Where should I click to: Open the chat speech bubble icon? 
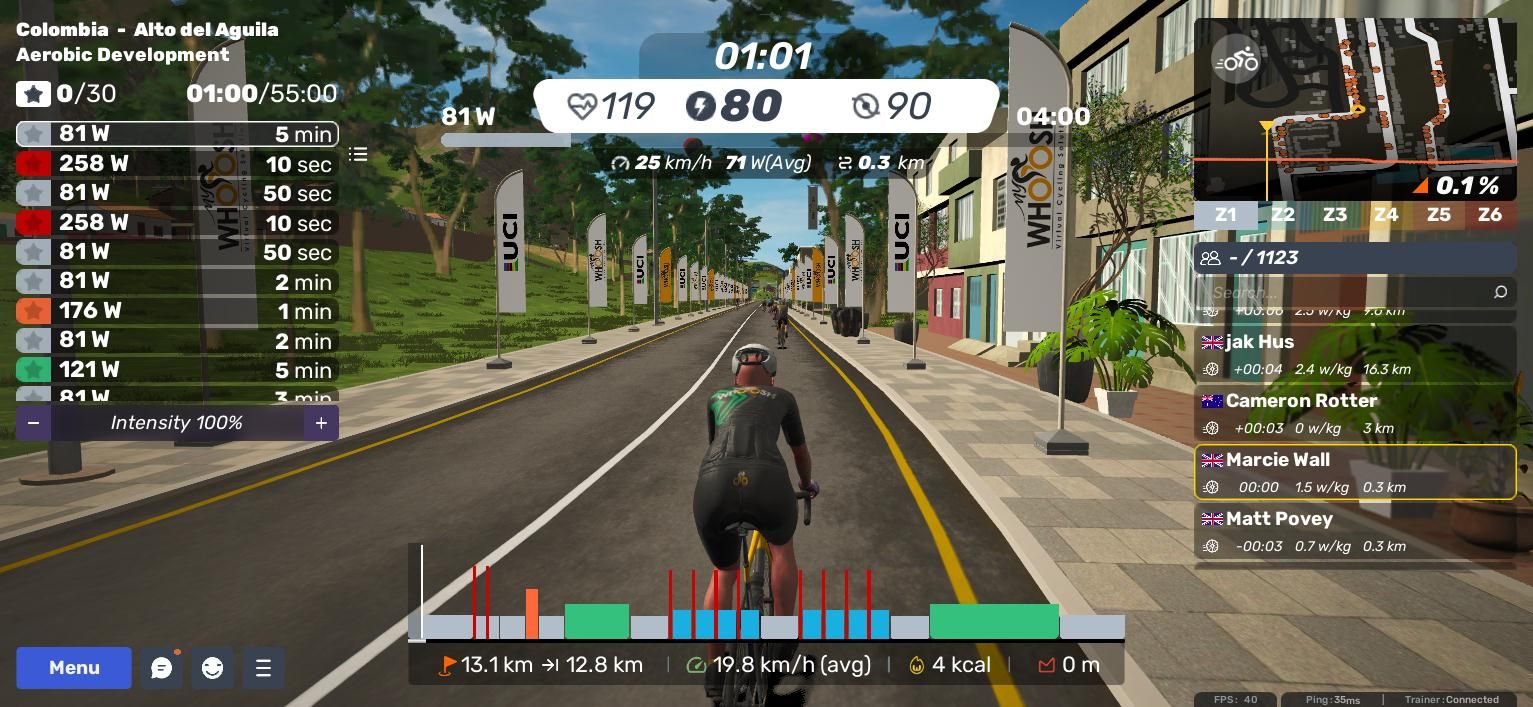point(162,668)
